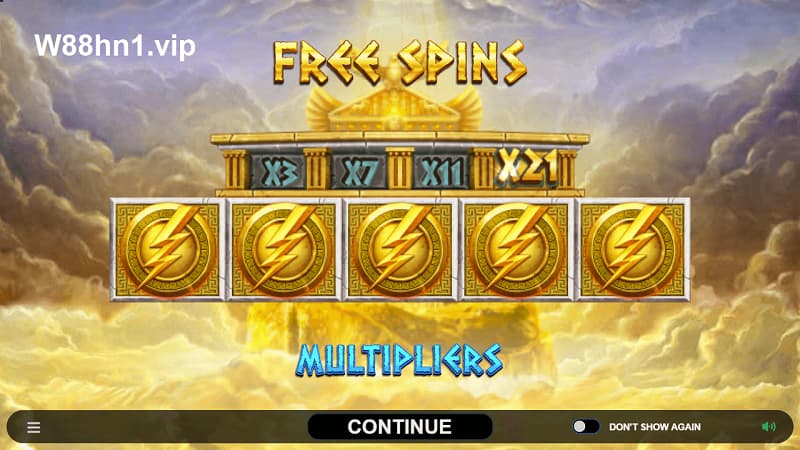
Task: Click the CONTINUE button
Action: coord(399,427)
